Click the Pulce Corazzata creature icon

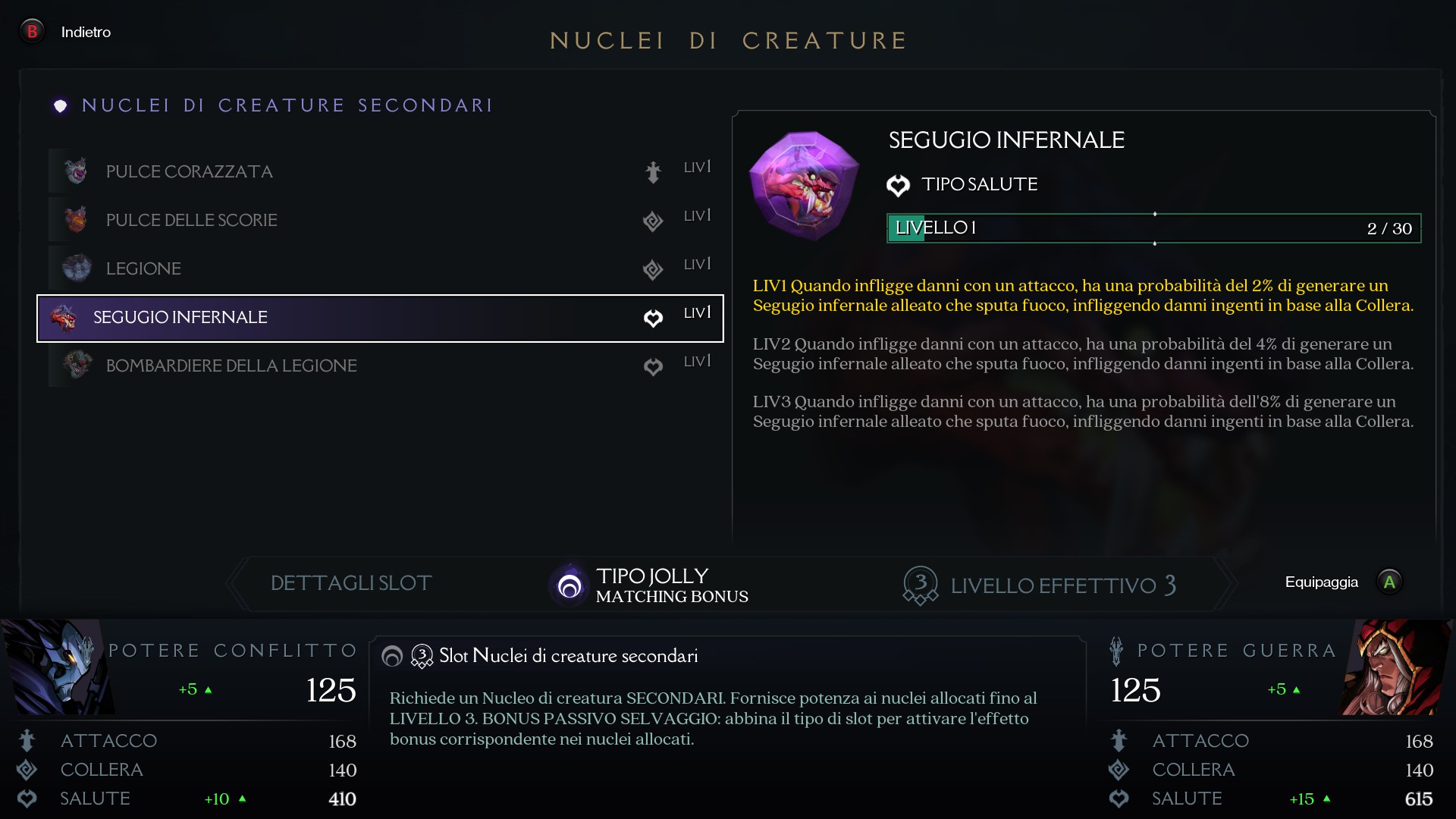coord(75,171)
